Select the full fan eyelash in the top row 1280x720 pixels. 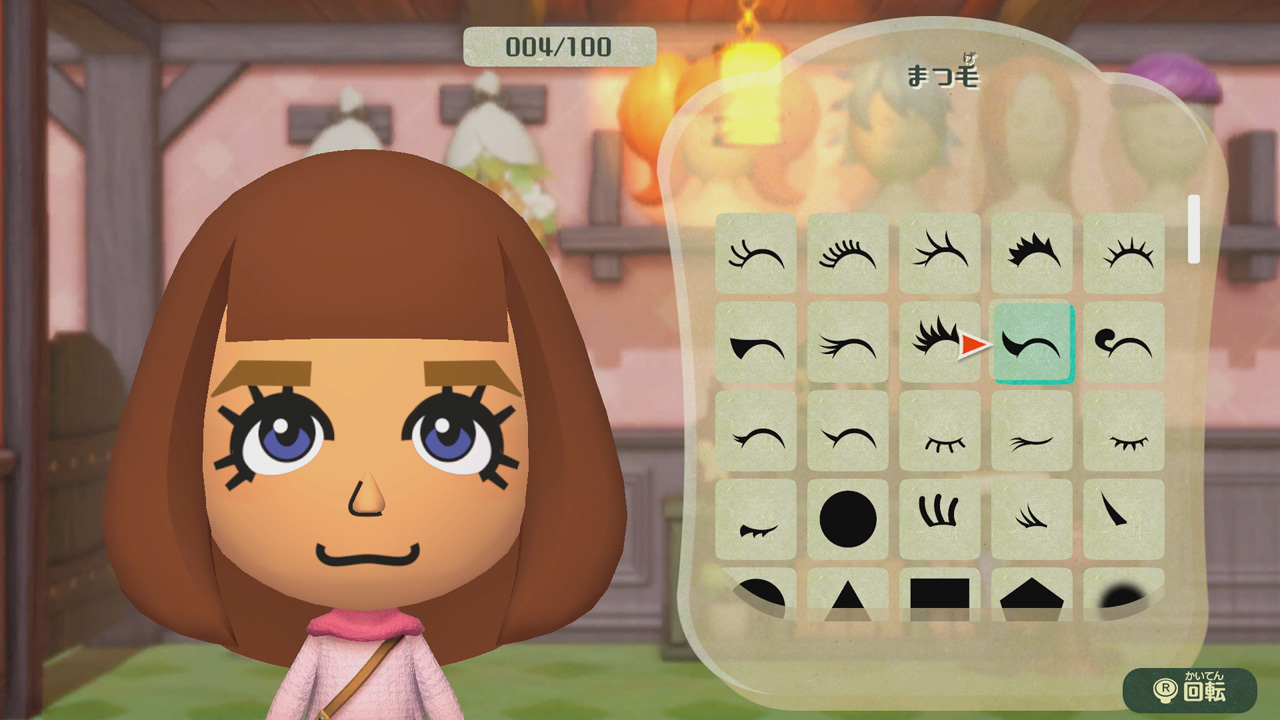pyautogui.click(x=848, y=252)
